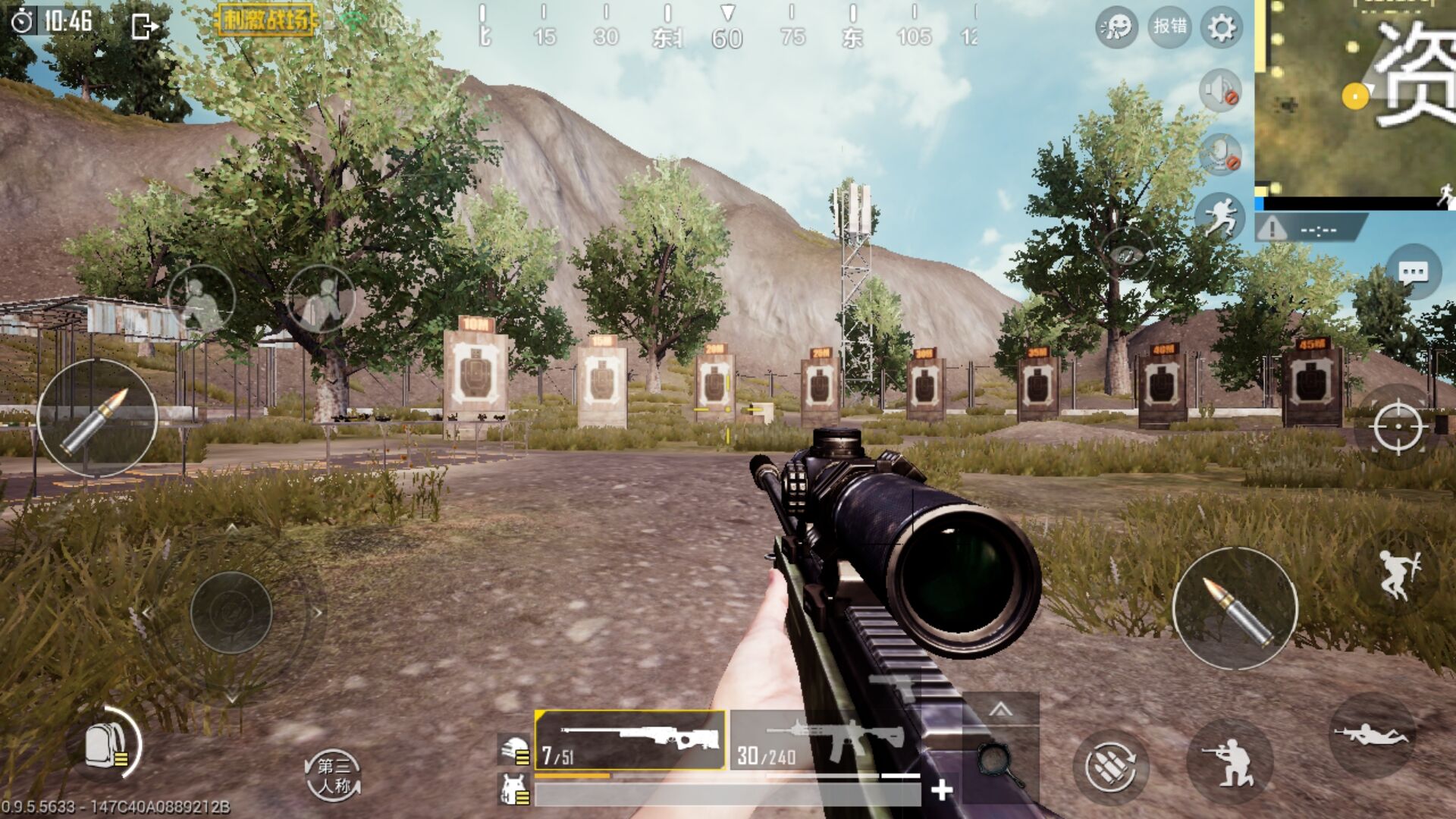1456x819 pixels.
Task: Activate the scope aim crosshair button
Action: [1398, 427]
